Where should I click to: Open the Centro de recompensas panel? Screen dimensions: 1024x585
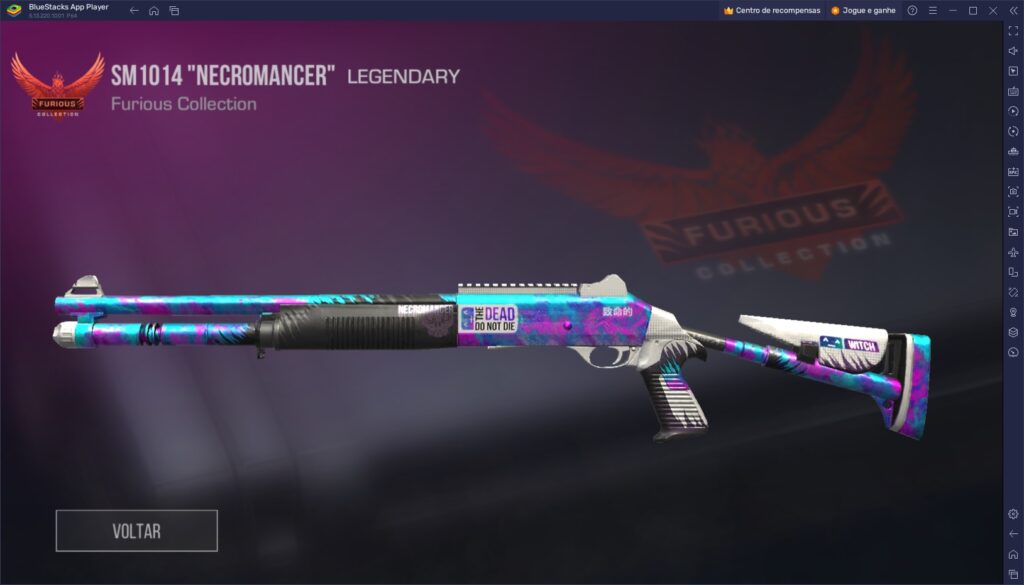click(x=771, y=10)
